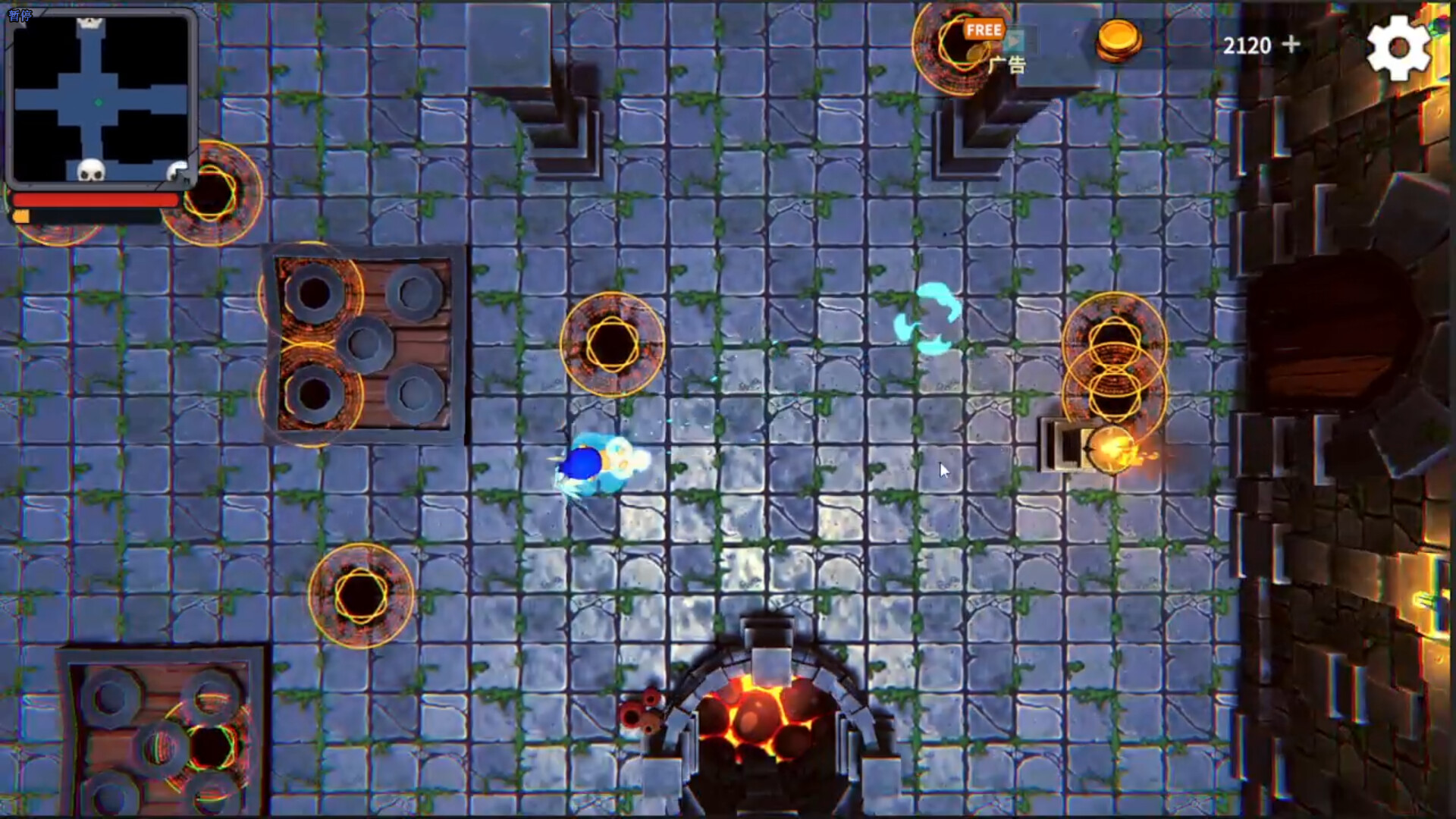Tap the green player dot on the minimap
This screenshot has width=1456, height=819.
(97, 100)
